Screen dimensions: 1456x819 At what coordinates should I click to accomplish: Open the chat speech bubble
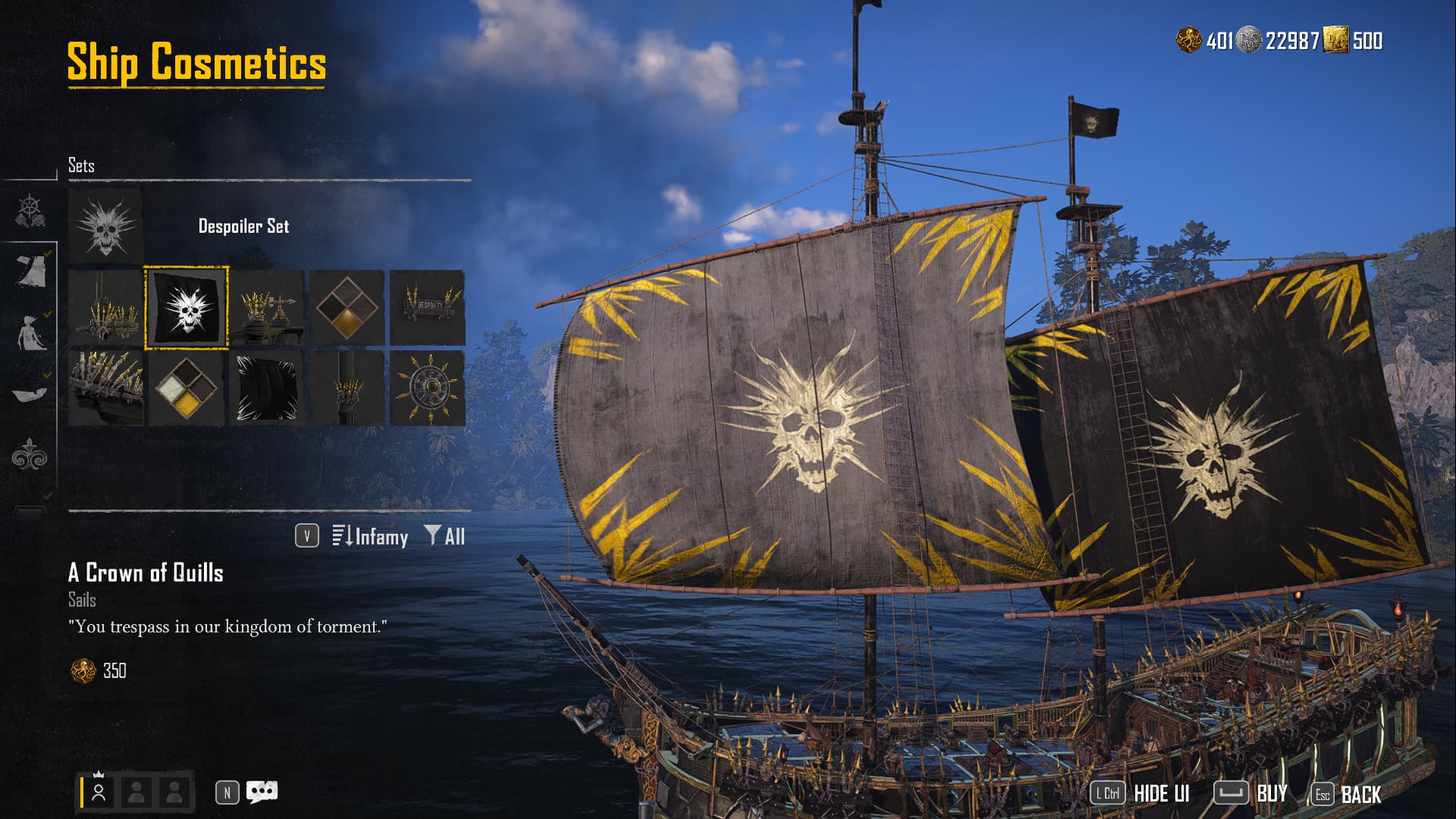tap(262, 792)
